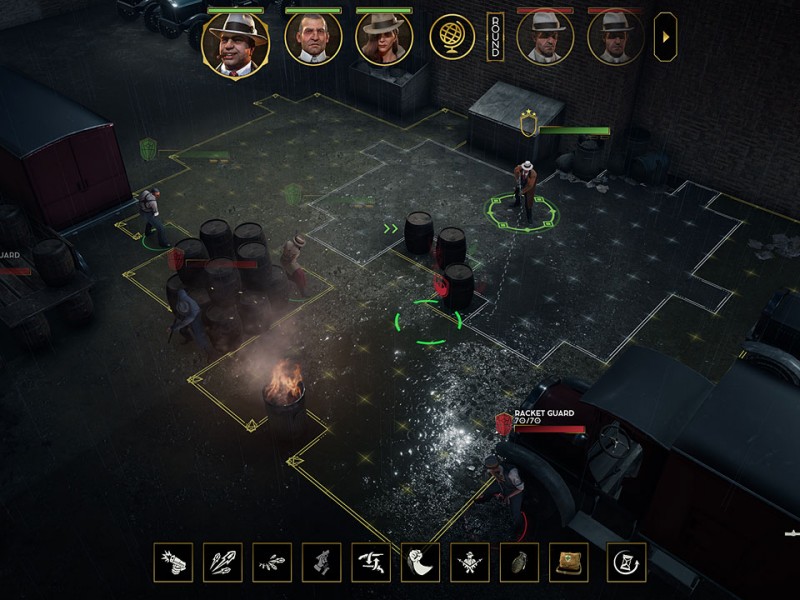Select the bald hatless gangster portrait

(313, 38)
